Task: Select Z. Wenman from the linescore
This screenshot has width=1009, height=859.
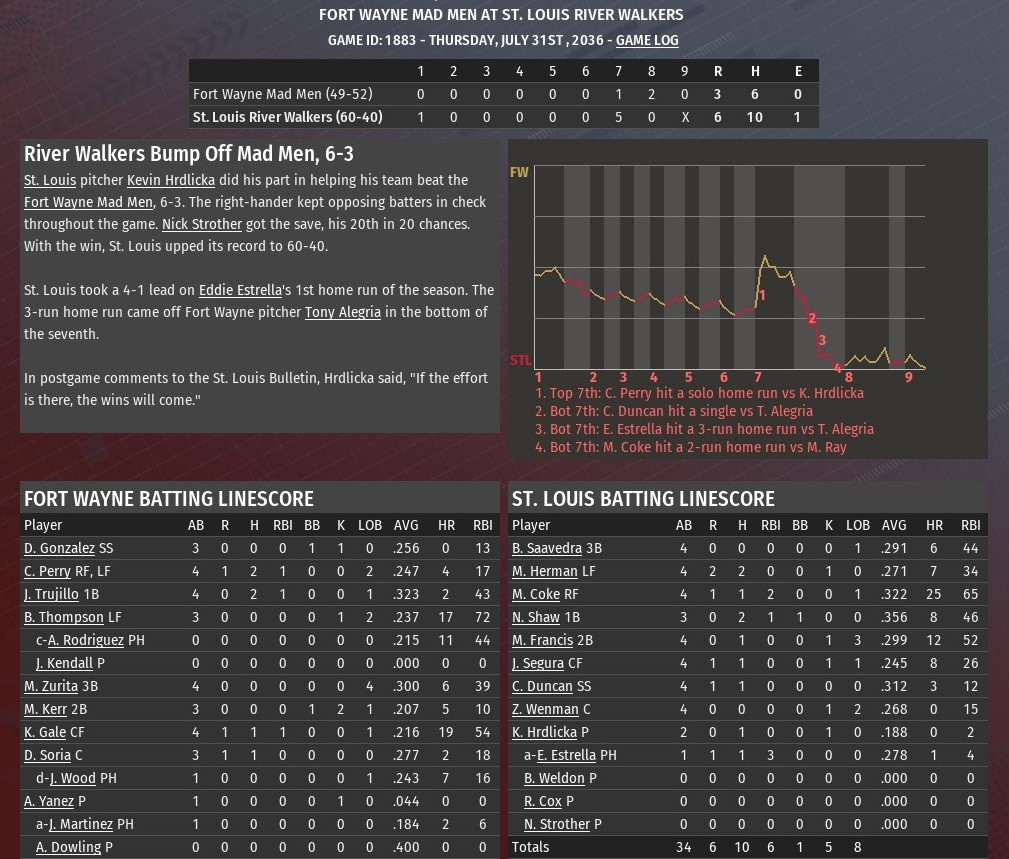Action: point(544,709)
